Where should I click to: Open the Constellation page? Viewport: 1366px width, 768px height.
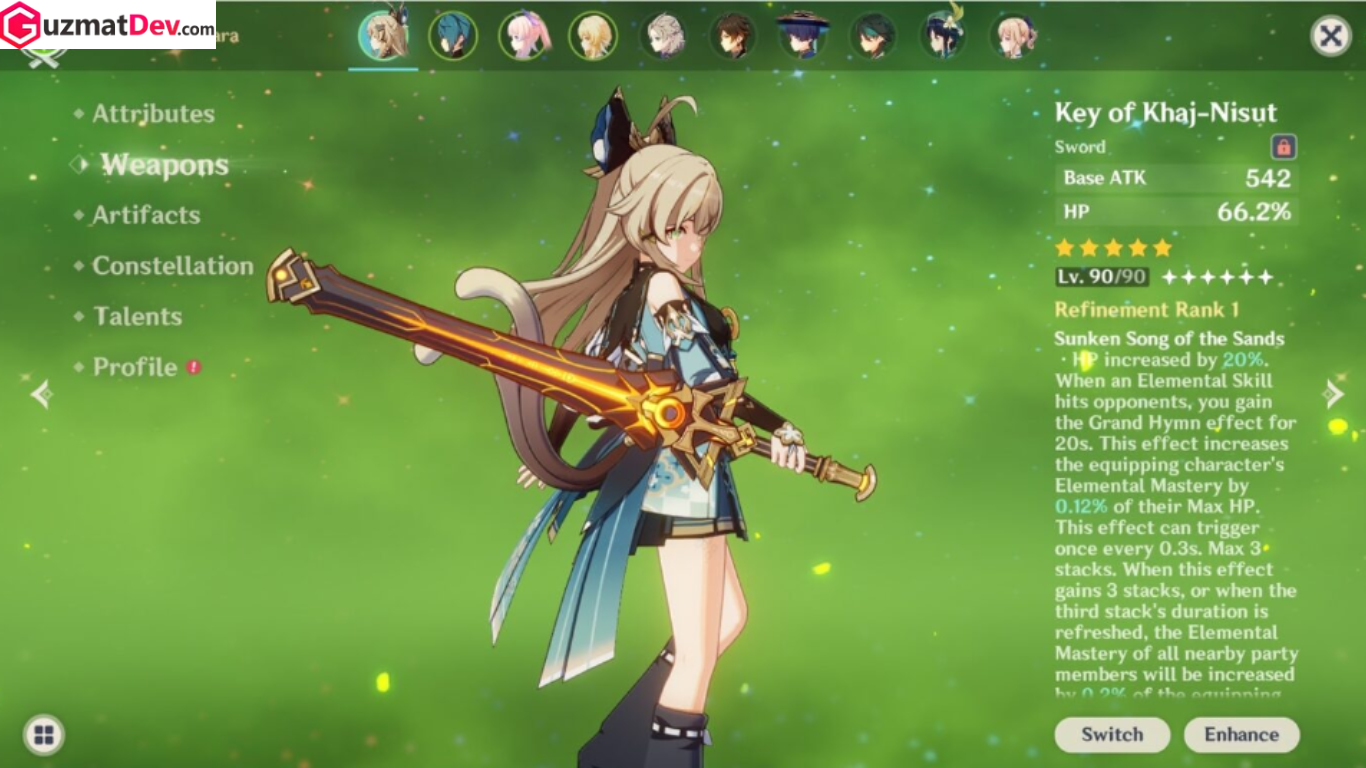172,266
